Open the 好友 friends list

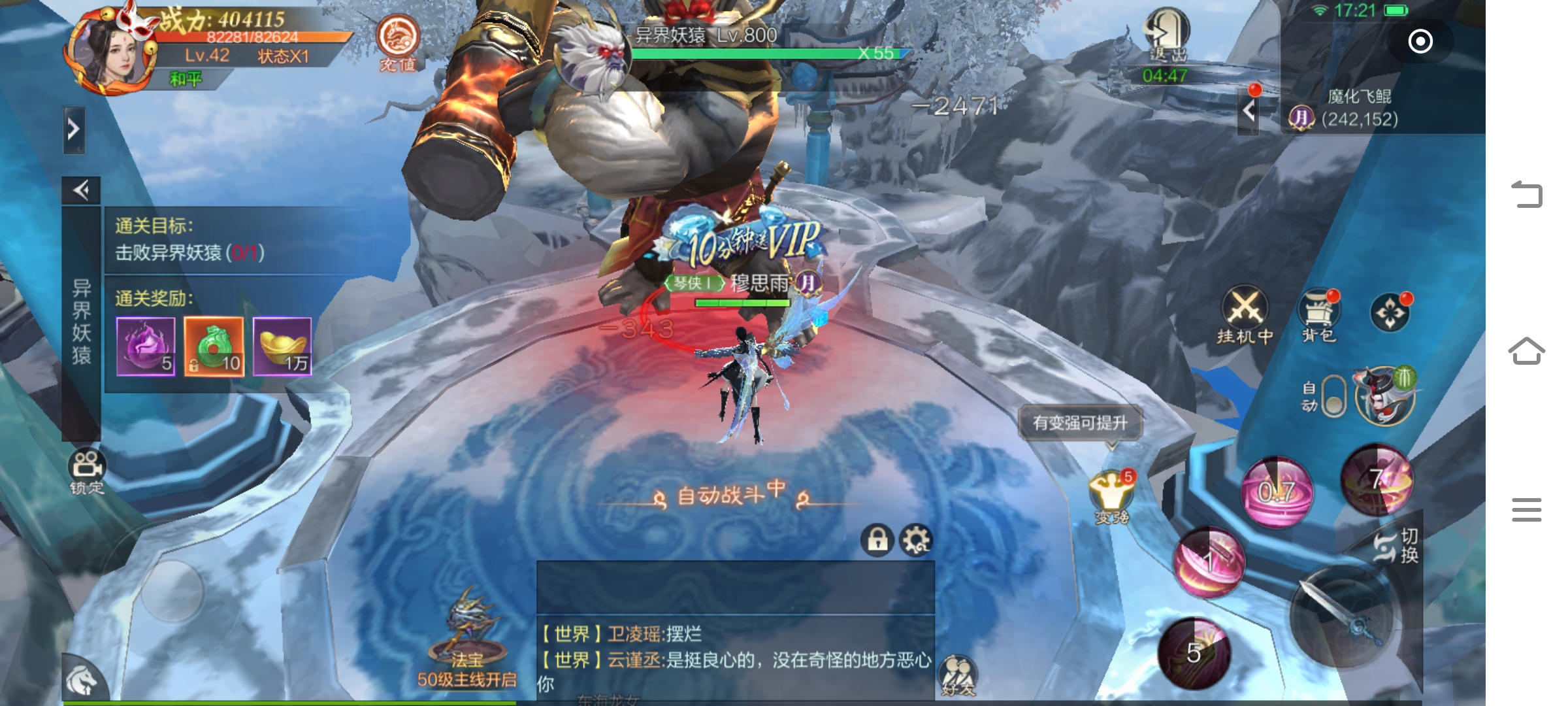point(957,675)
